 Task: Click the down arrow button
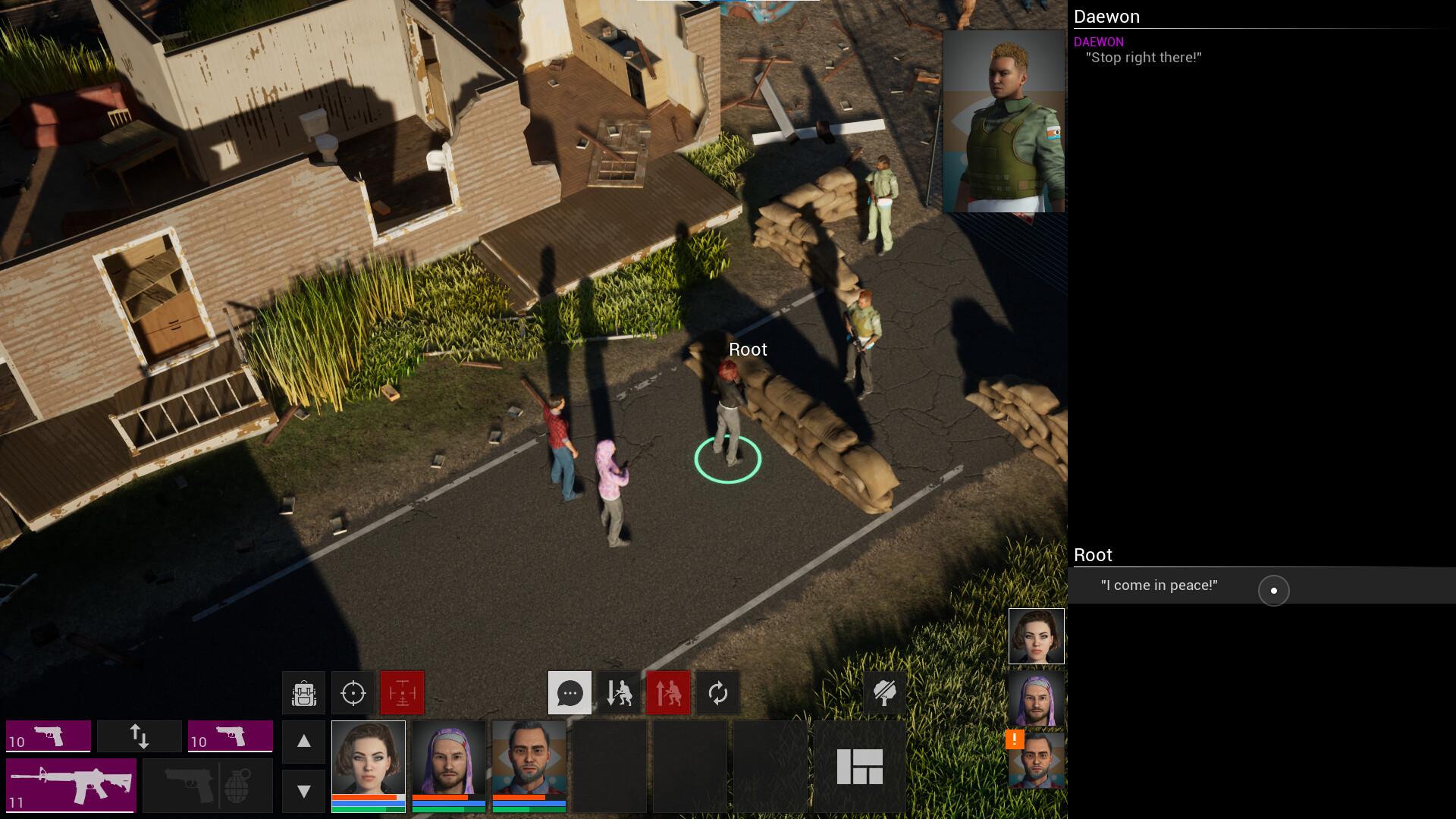click(304, 792)
